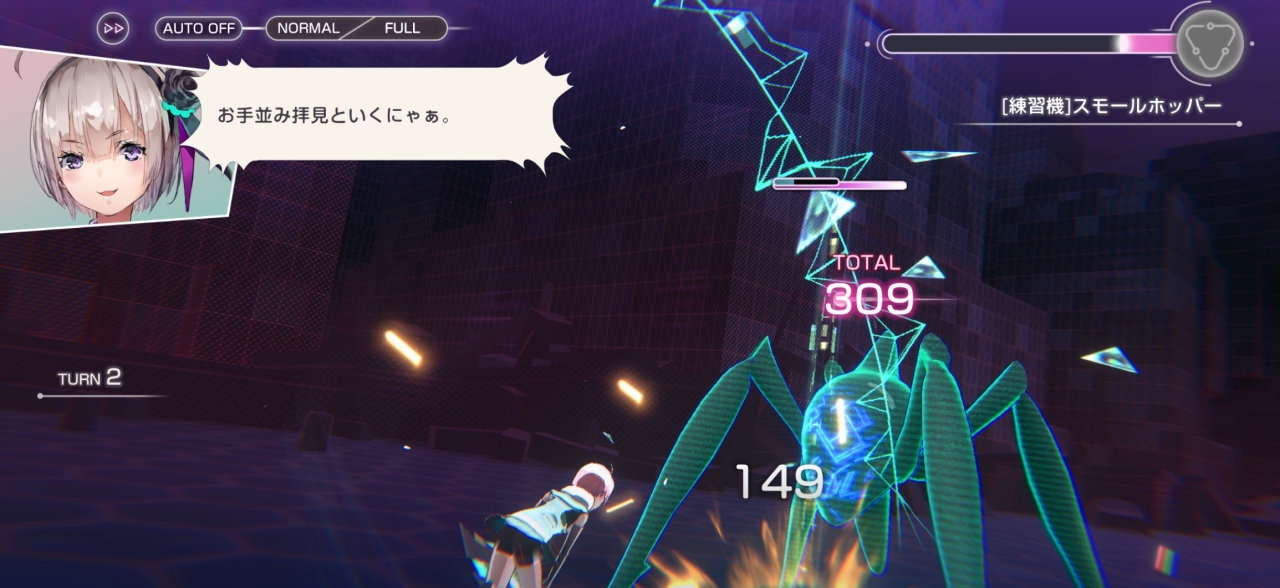Toggle the AUTO OFF battle setting
This screenshot has width=1280, height=588.
(199, 28)
